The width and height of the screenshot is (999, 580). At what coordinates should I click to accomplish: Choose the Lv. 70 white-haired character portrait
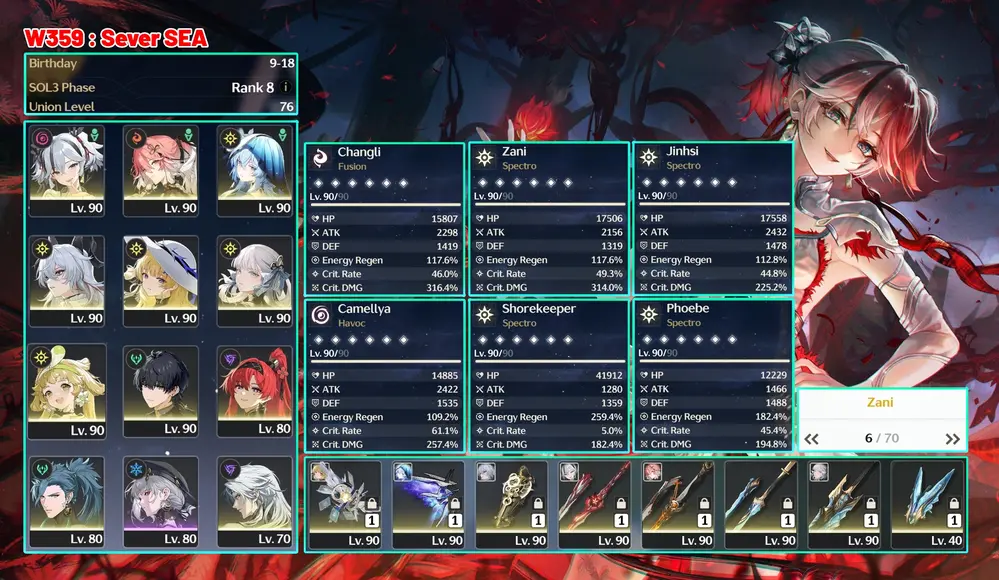click(x=255, y=502)
